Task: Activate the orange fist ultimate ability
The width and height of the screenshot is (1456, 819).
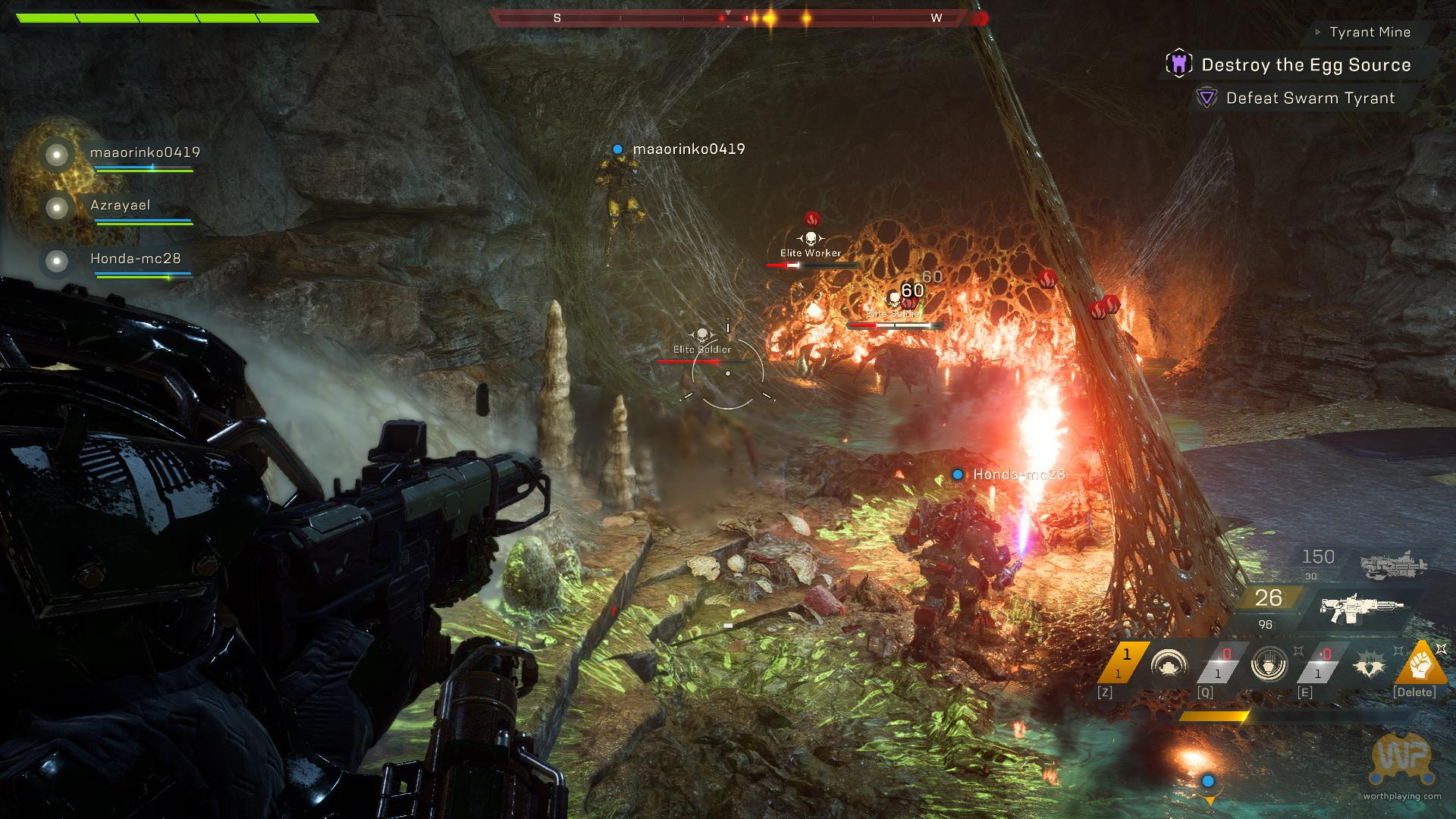Action: coord(1420,664)
